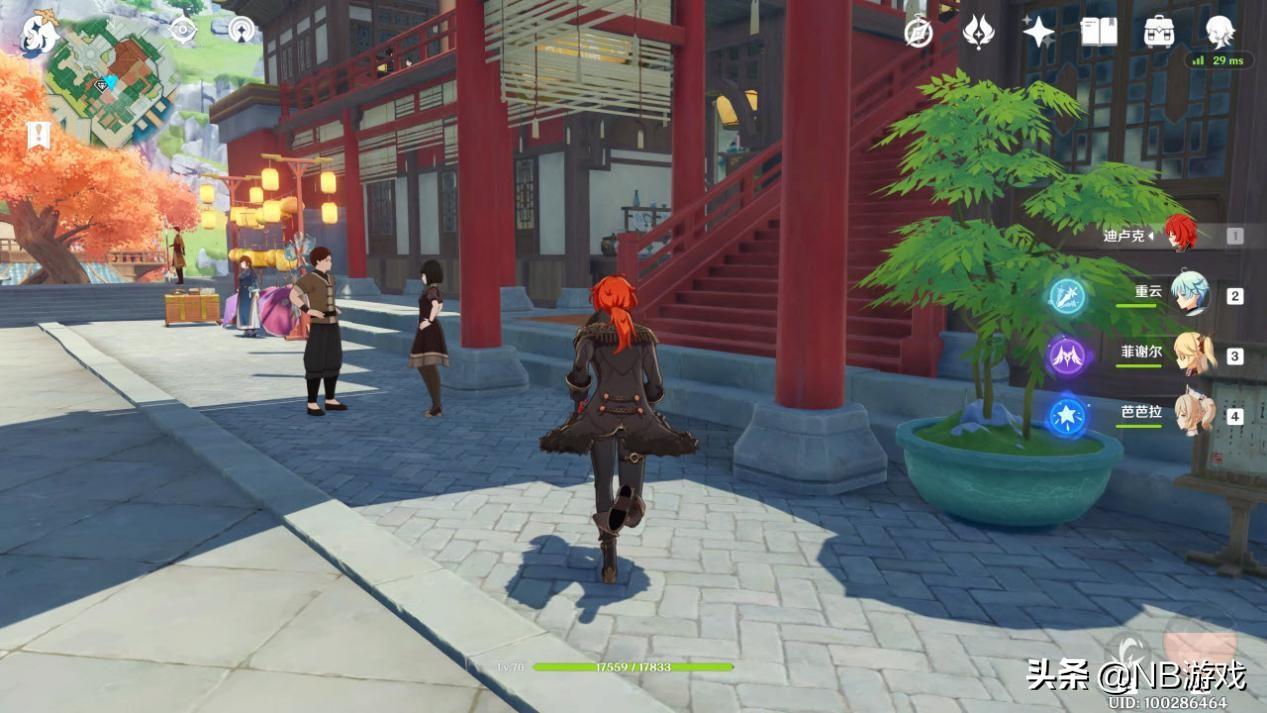Open the backpack inventory

(1159, 31)
